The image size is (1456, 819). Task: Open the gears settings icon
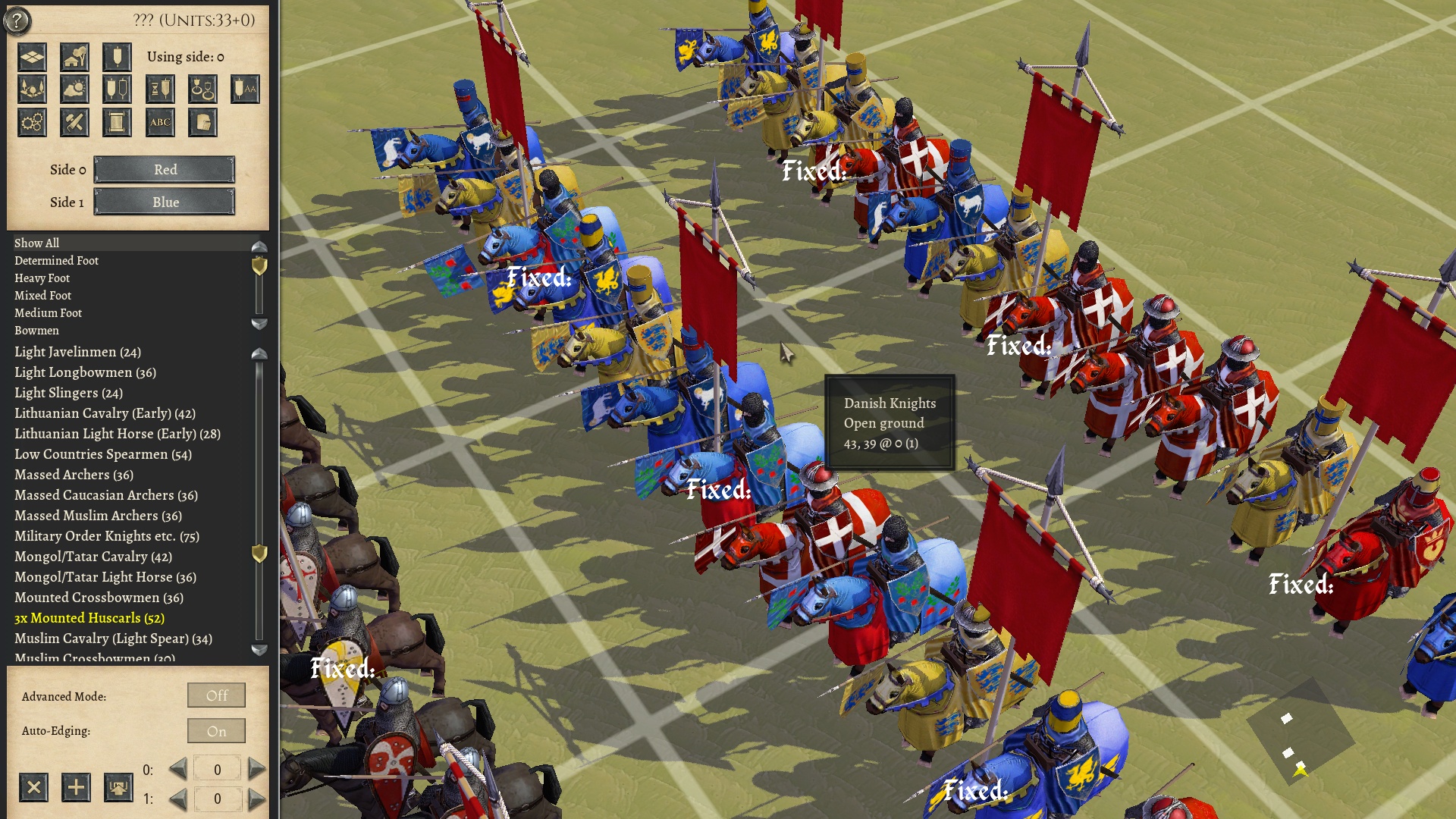click(x=32, y=121)
